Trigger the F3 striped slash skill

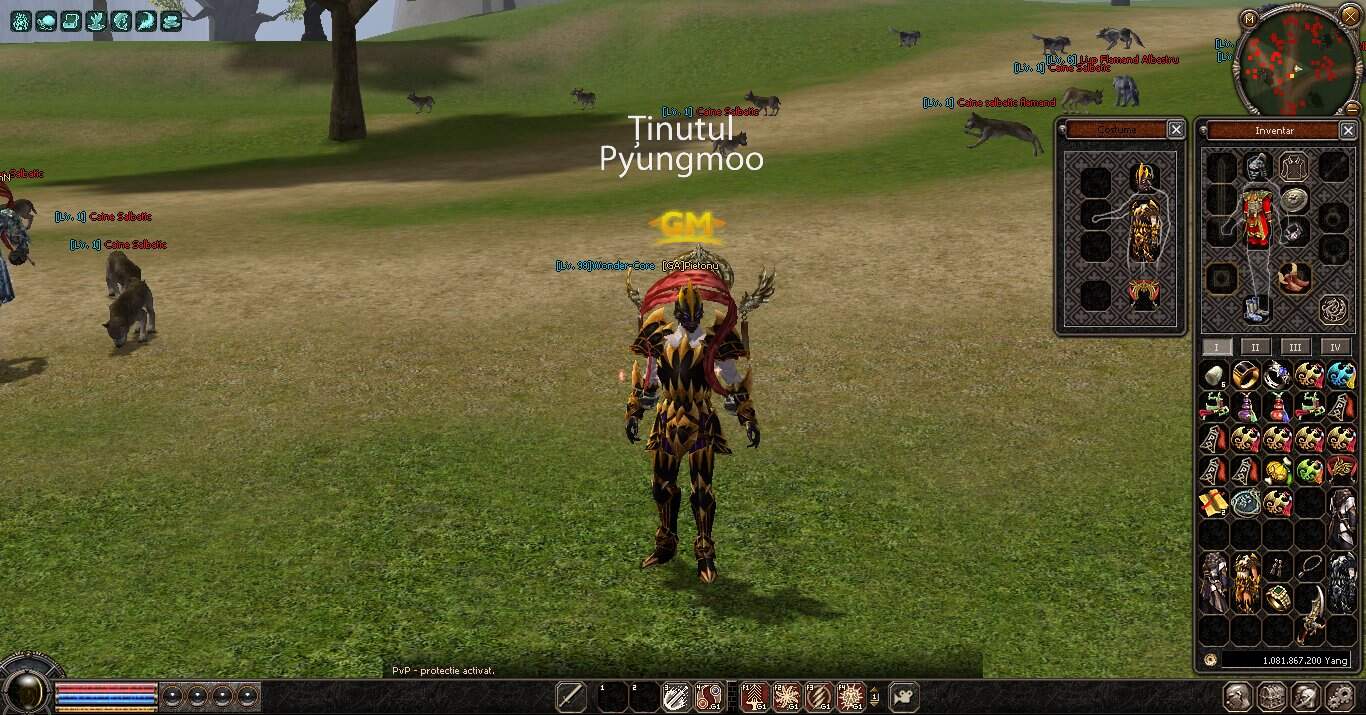tap(818, 696)
